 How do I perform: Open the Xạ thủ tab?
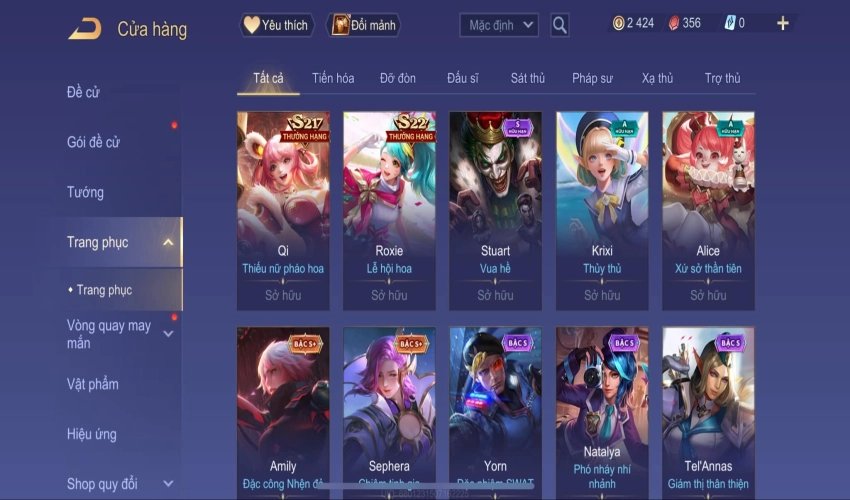[657, 78]
